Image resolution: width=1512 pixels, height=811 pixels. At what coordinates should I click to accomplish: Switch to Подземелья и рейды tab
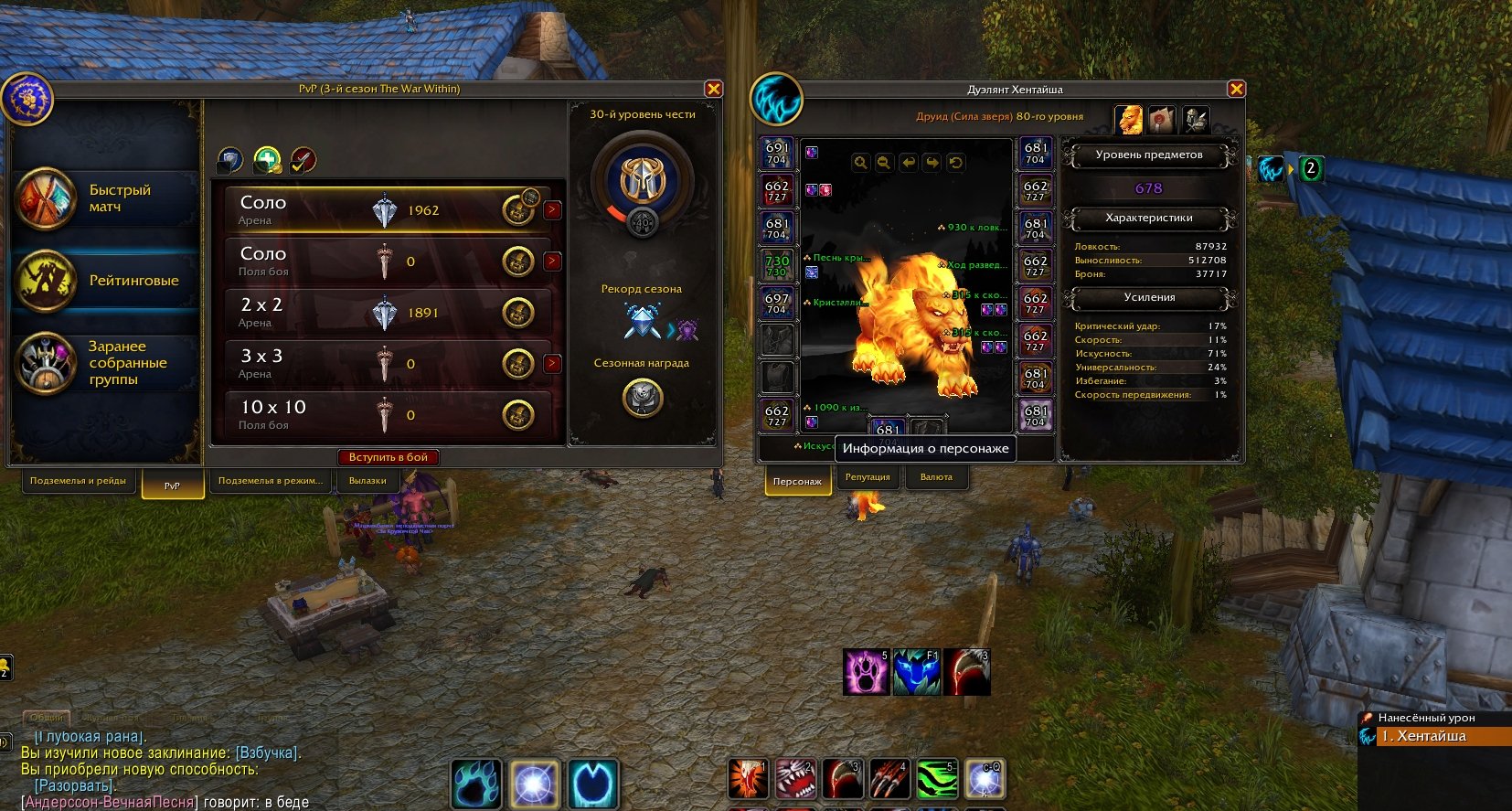pyautogui.click(x=78, y=481)
